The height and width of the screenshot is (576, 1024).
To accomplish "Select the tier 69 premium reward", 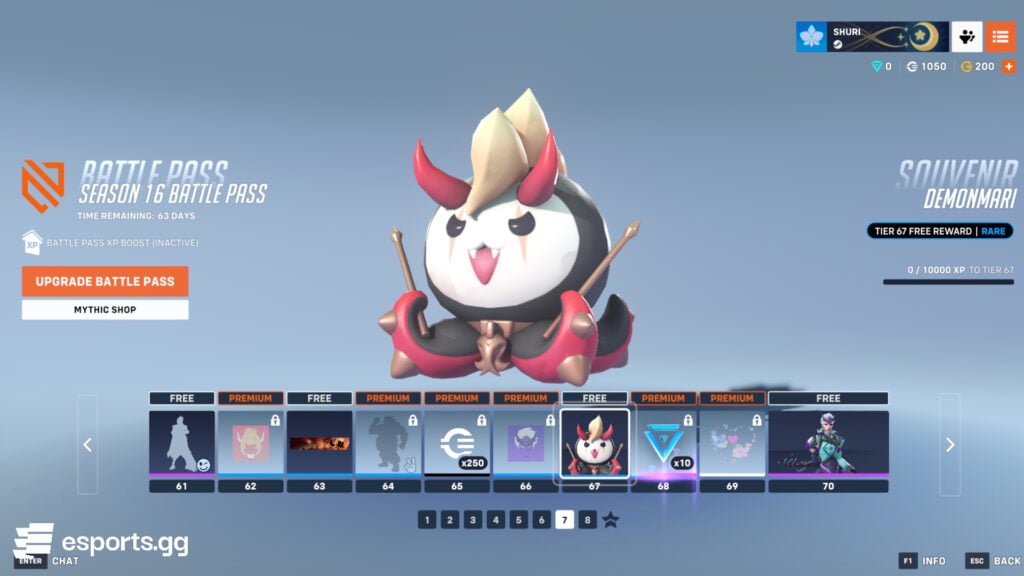I will 732,441.
